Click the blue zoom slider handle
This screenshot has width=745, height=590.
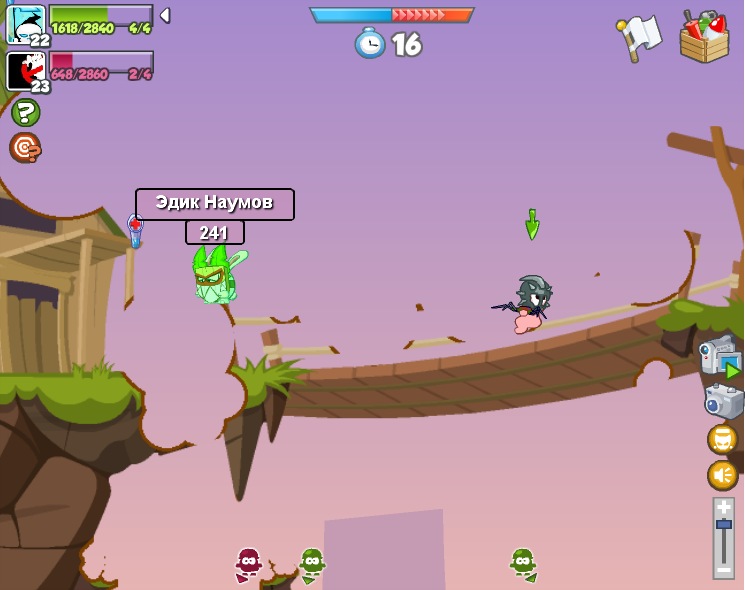723,524
